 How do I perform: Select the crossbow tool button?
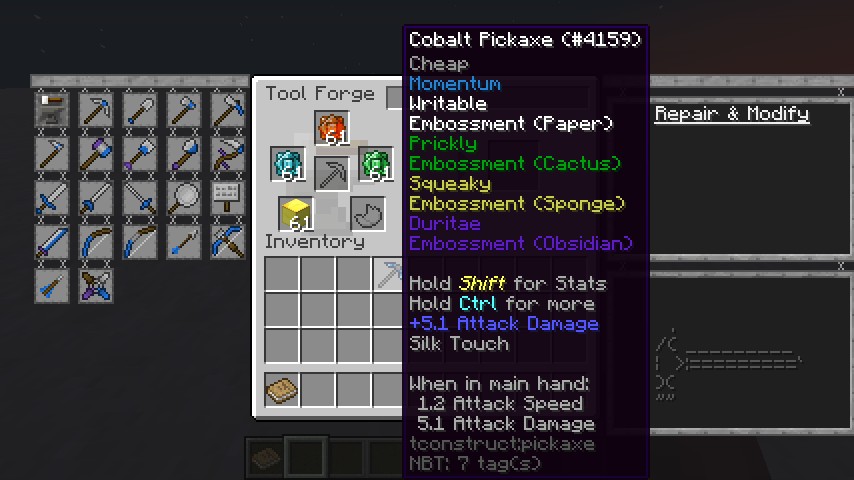tap(228, 240)
